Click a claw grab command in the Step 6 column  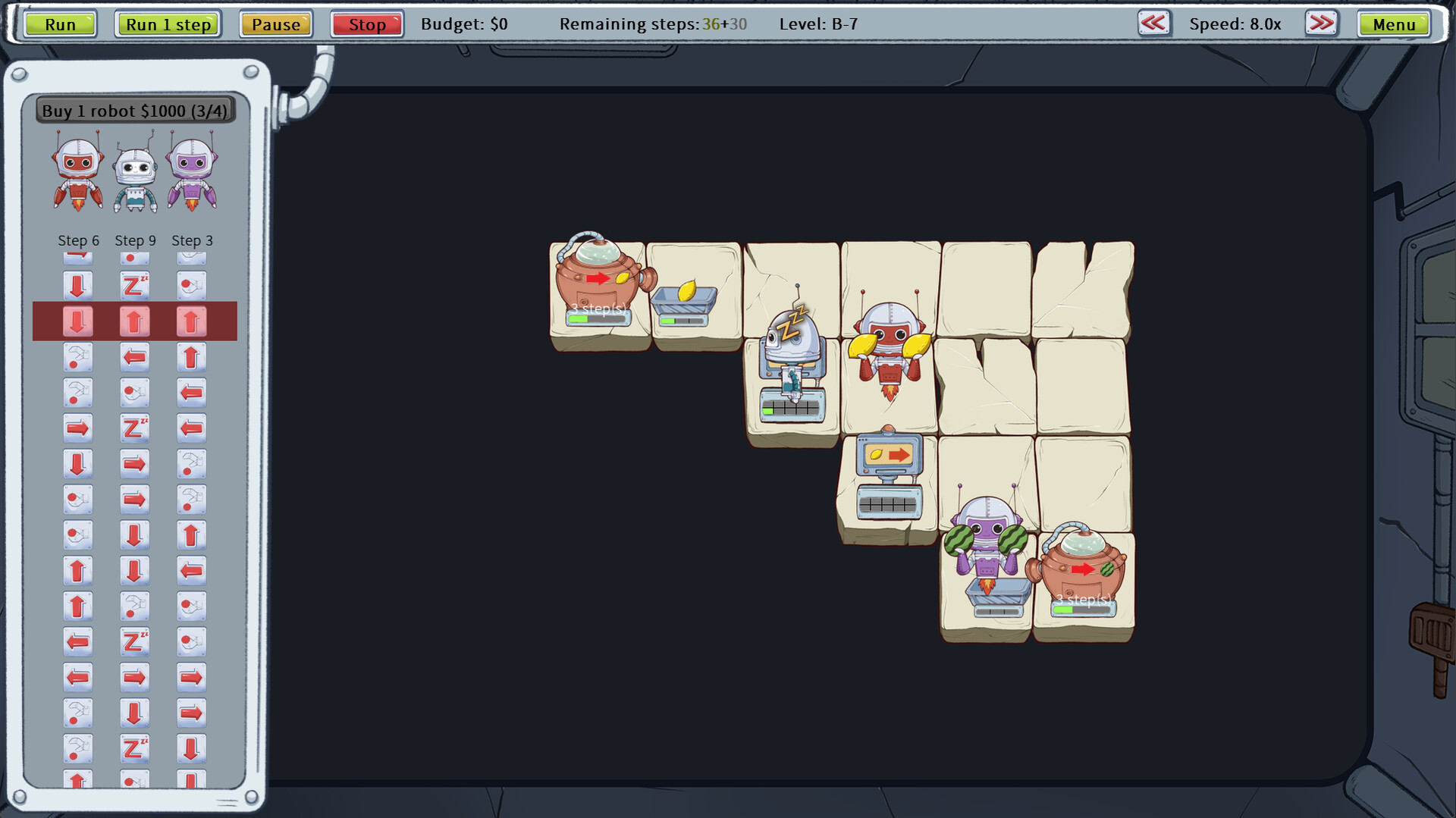tap(78, 356)
